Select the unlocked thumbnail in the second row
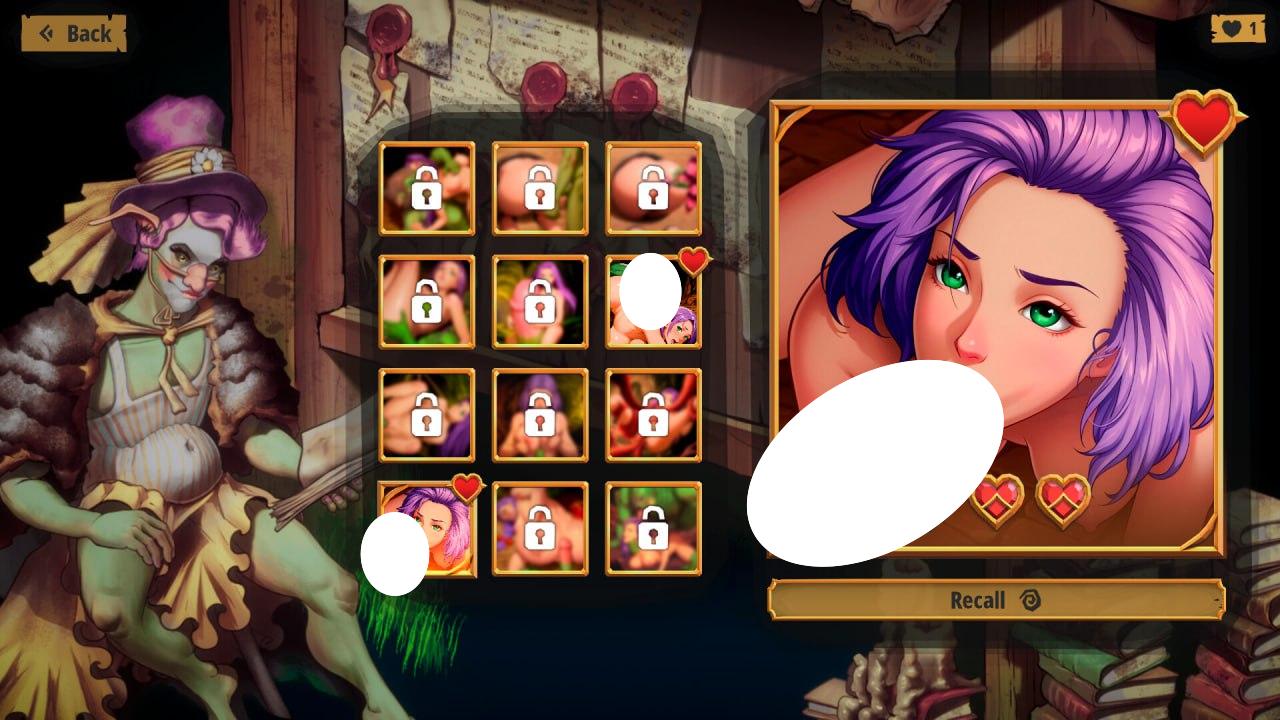Viewport: 1280px width, 720px height. pos(653,303)
